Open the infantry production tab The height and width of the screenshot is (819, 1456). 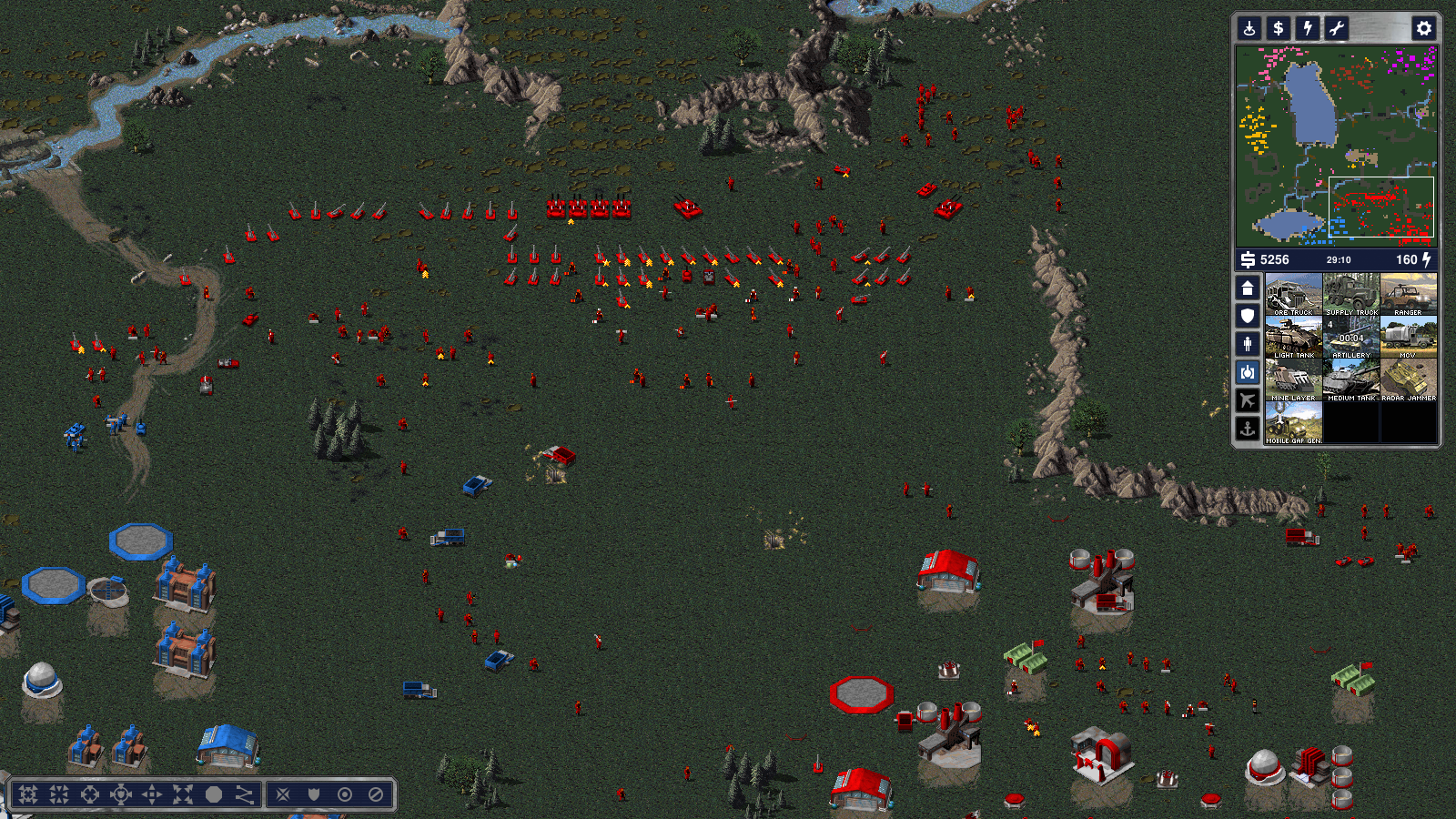coord(1248,344)
